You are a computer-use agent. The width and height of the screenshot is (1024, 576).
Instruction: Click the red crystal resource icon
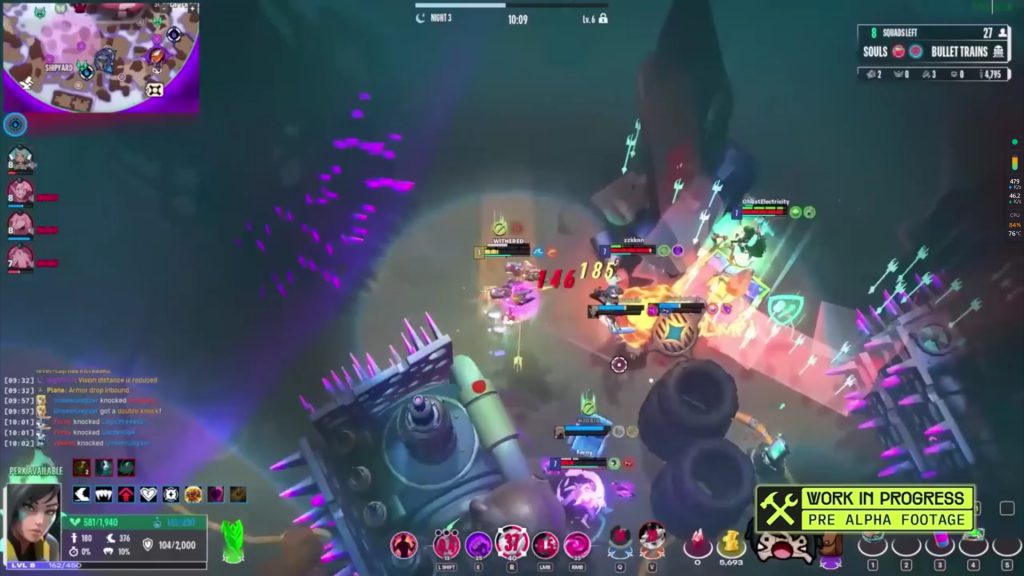point(697,542)
